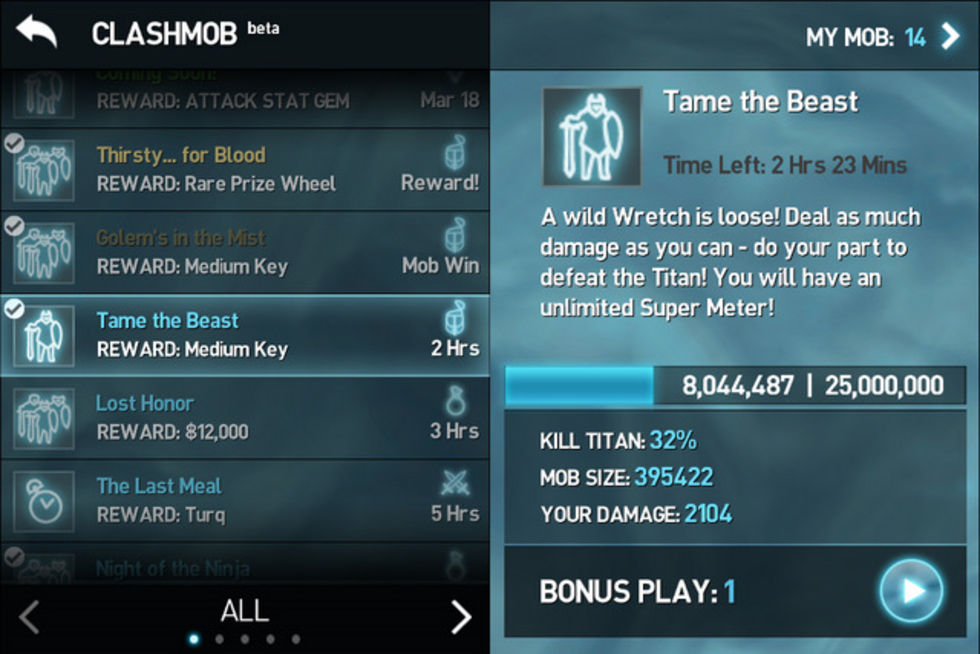Switch to the previous event category
The image size is (980, 654).
pyautogui.click(x=30, y=617)
